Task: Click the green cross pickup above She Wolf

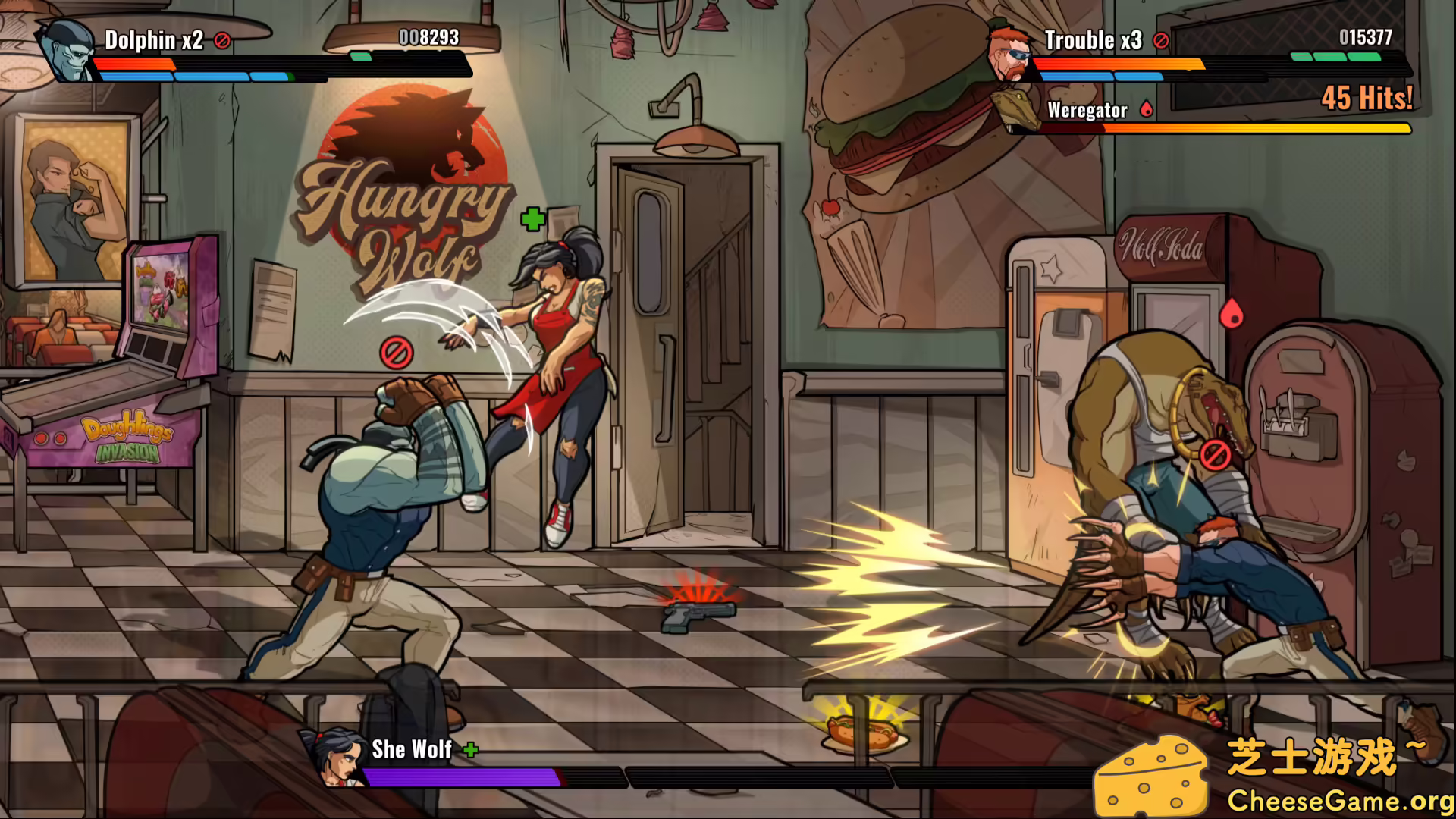Action: [x=533, y=218]
